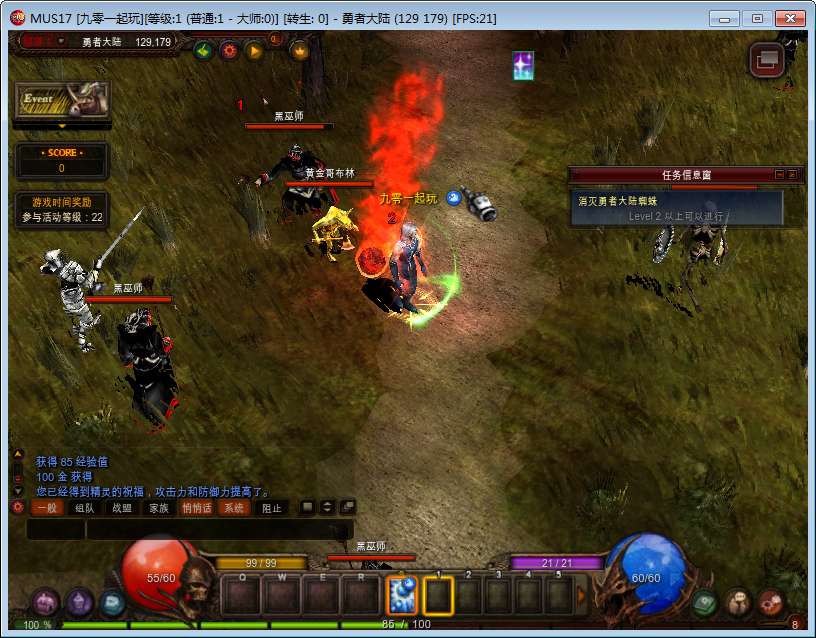Switch to the 战盟 chat tab
The width and height of the screenshot is (816, 638).
coord(122,508)
